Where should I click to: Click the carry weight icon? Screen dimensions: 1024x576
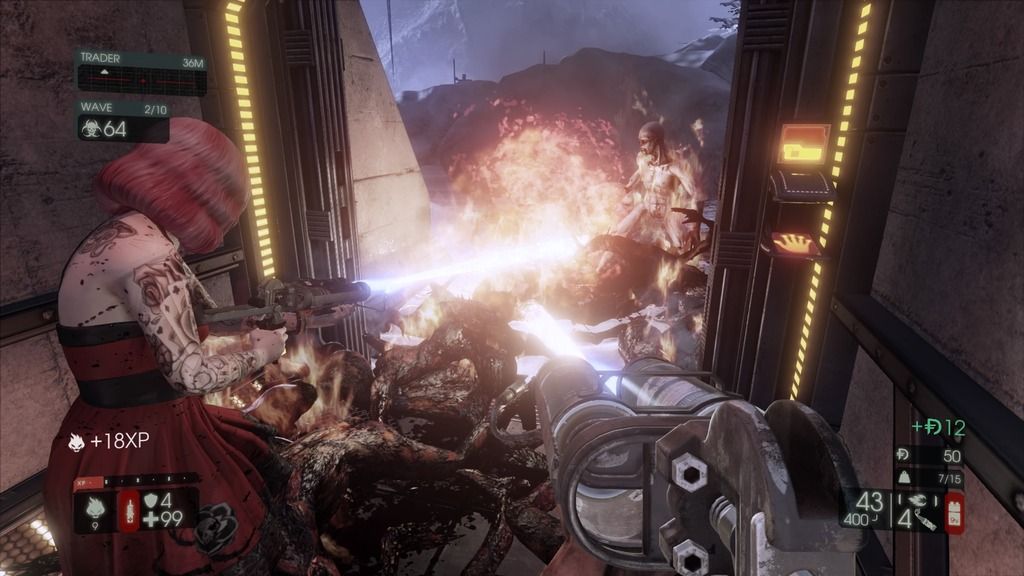click(x=903, y=479)
